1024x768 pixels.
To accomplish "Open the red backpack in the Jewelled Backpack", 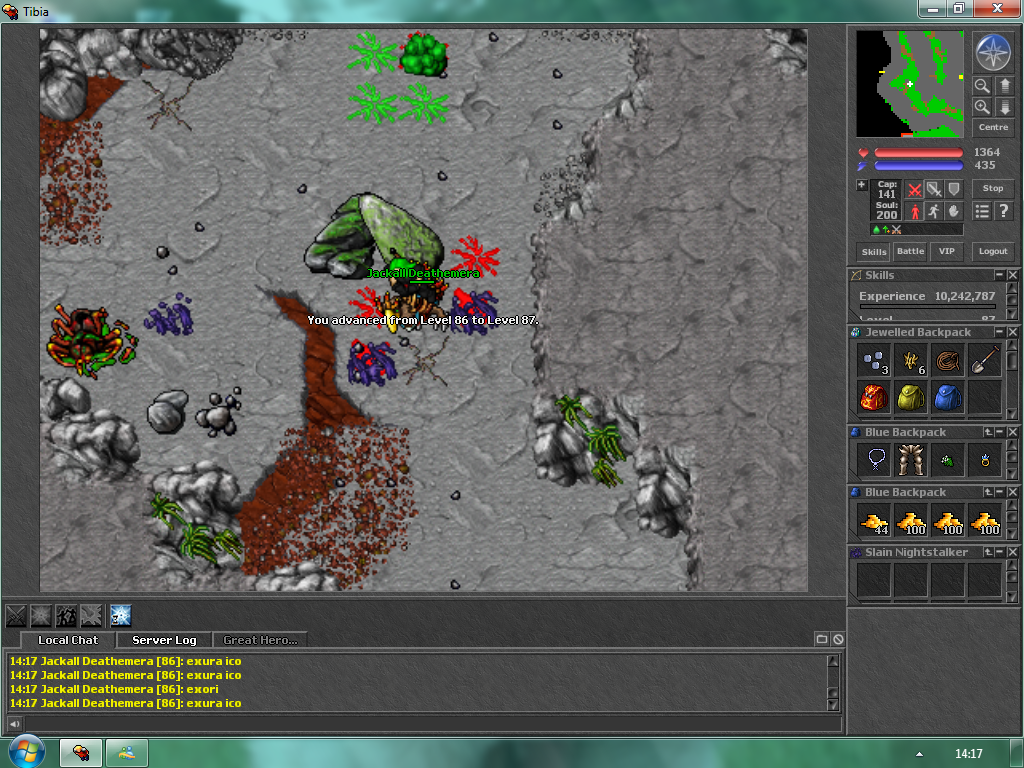I will tap(874, 398).
